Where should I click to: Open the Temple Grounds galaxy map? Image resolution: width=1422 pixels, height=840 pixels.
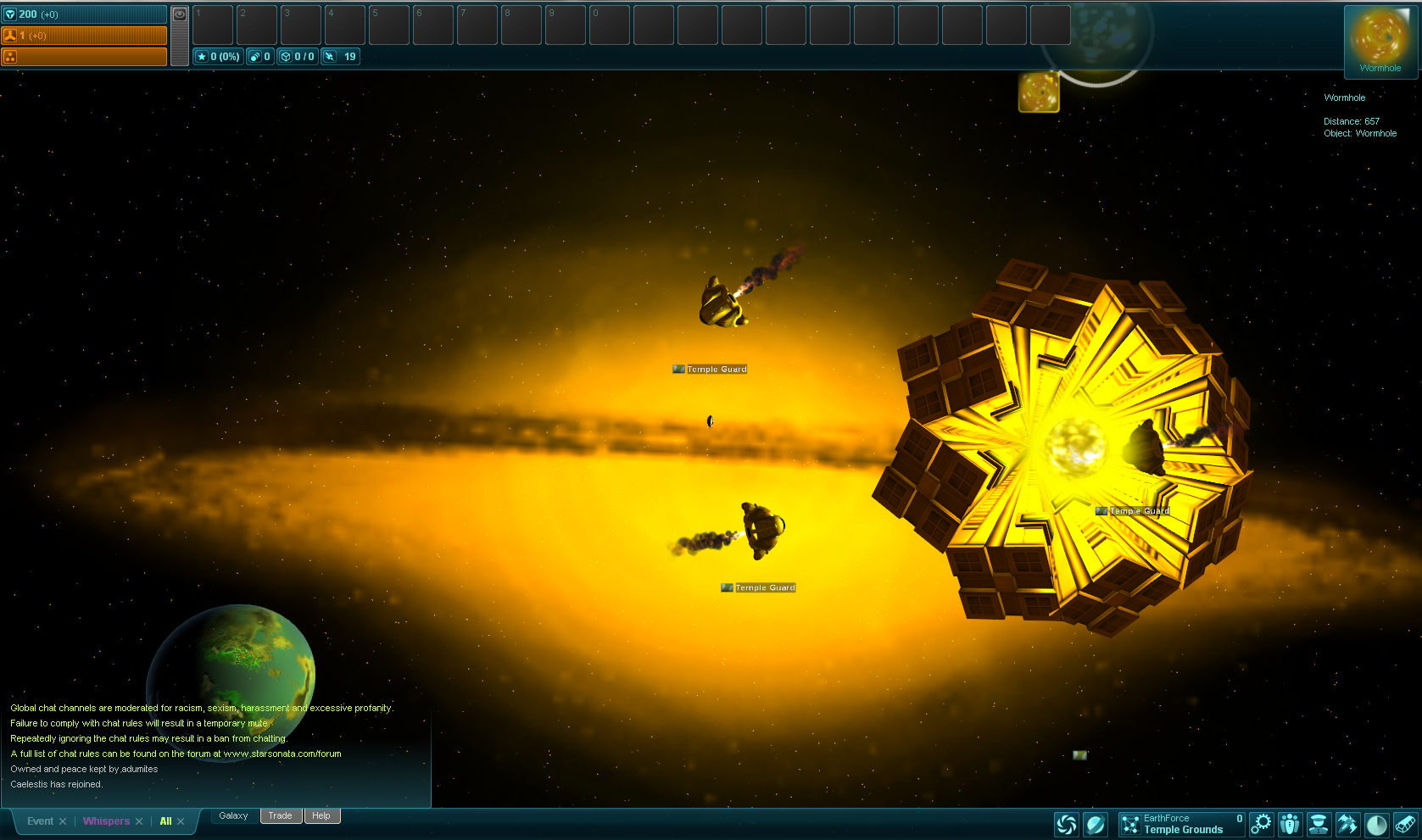click(1181, 824)
